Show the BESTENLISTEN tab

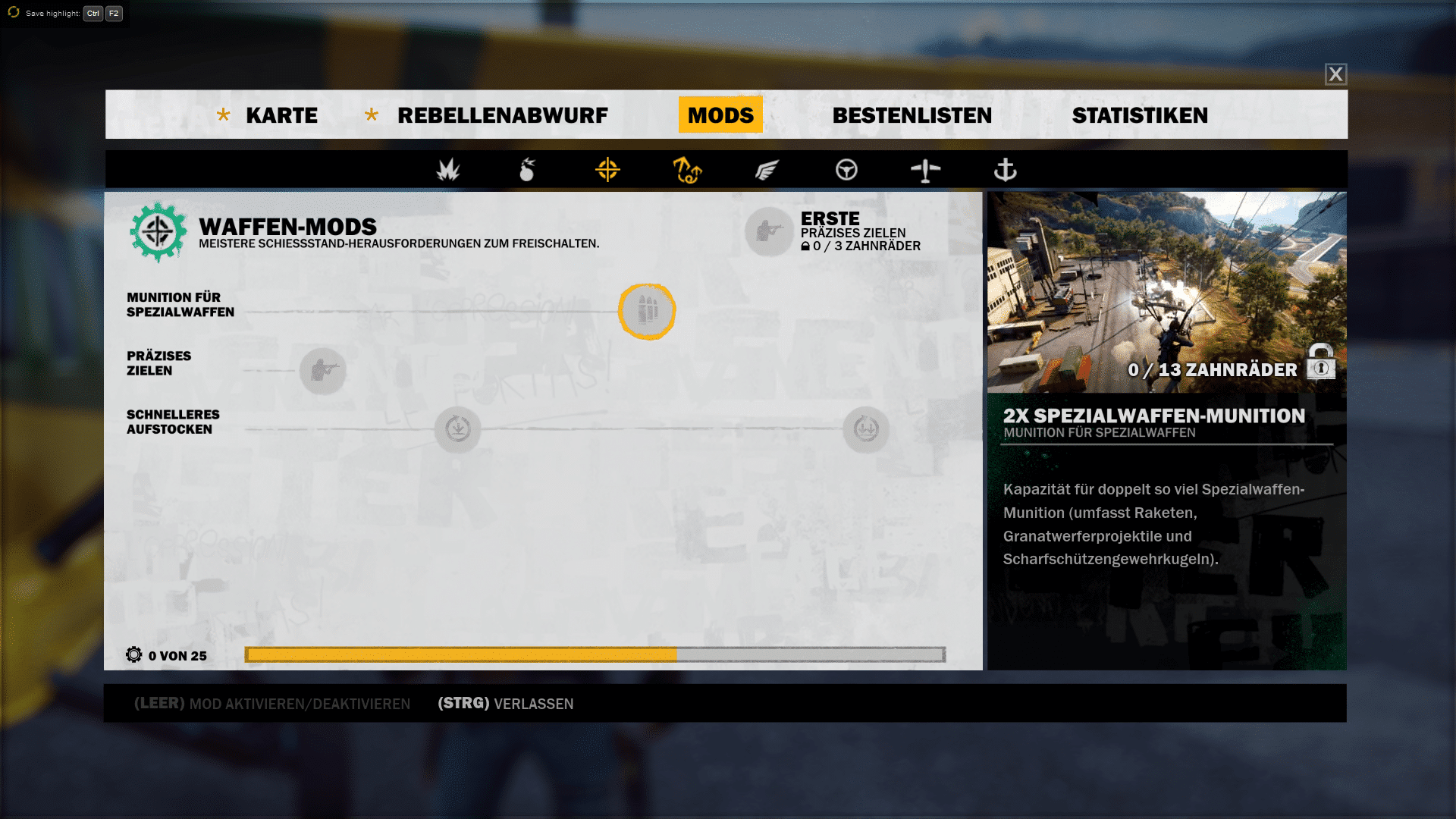coord(912,115)
